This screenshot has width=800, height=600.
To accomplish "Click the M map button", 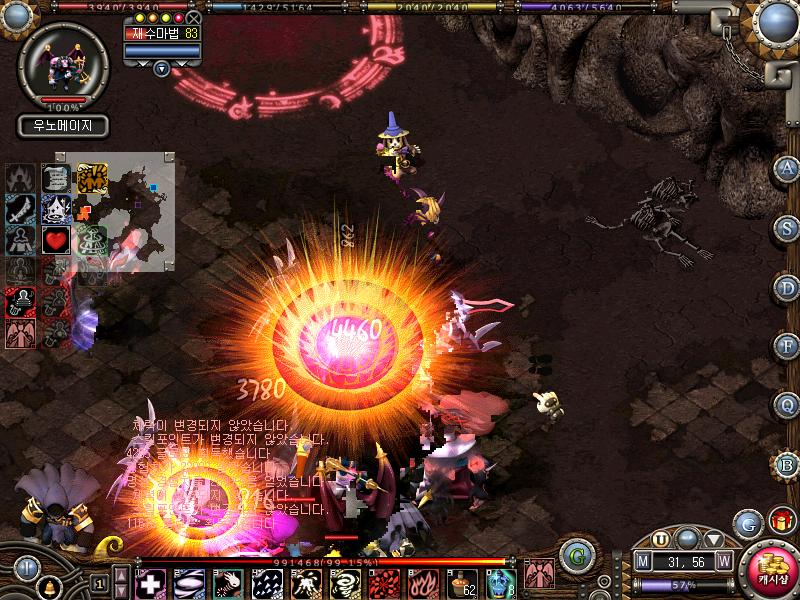I will (643, 562).
